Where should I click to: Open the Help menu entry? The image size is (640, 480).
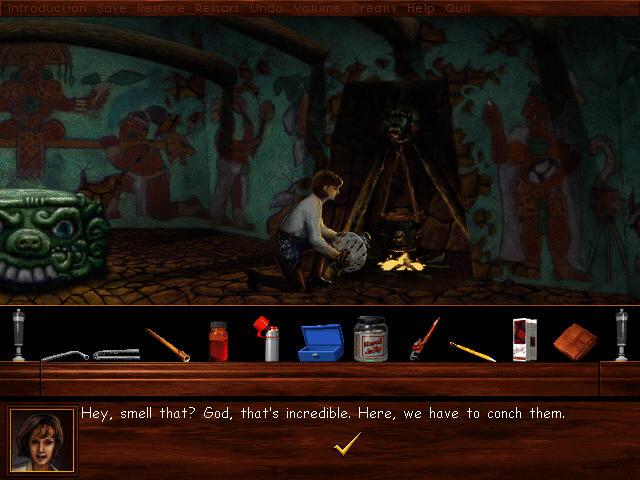421,8
